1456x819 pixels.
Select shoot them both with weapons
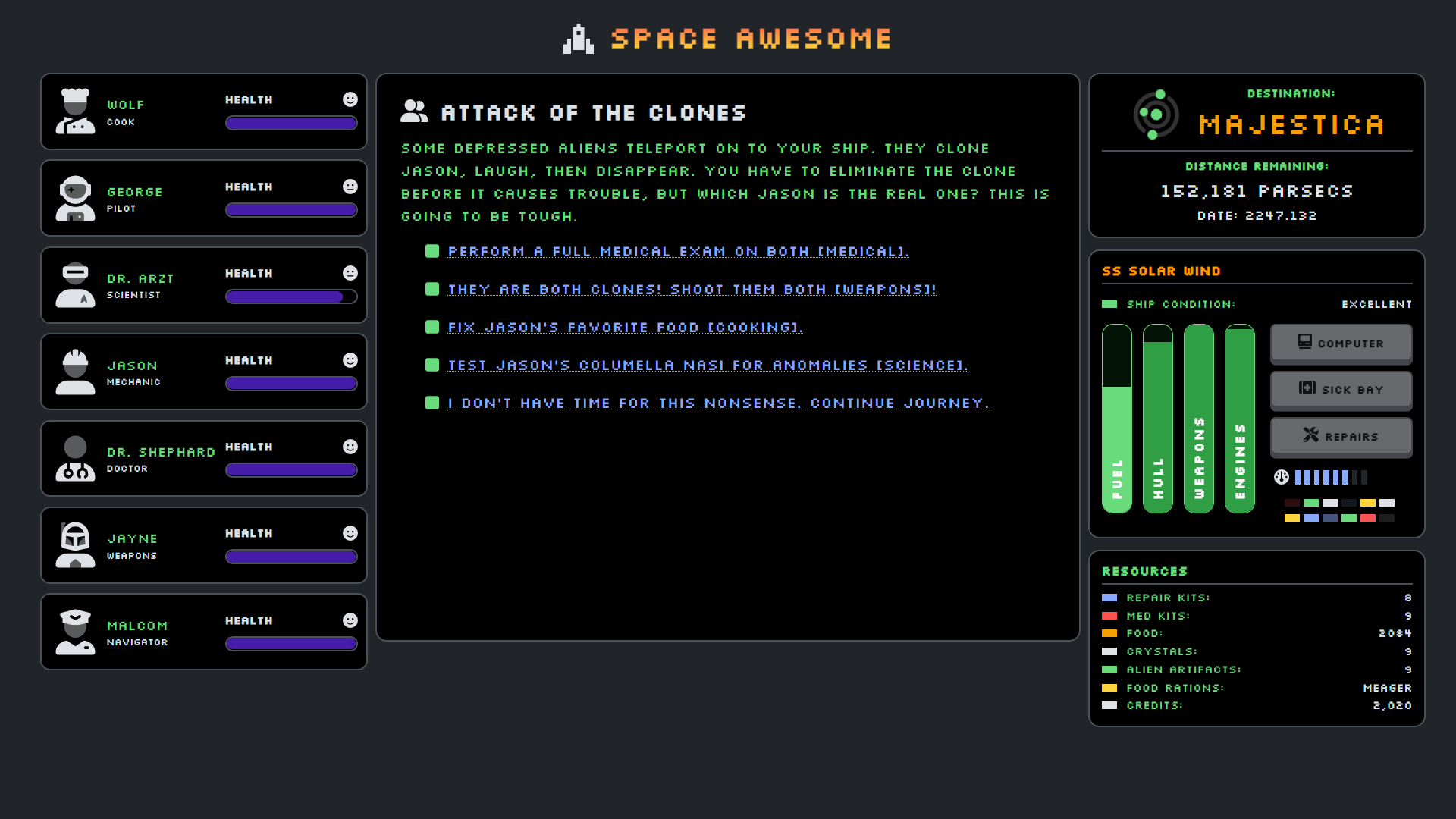tap(692, 290)
